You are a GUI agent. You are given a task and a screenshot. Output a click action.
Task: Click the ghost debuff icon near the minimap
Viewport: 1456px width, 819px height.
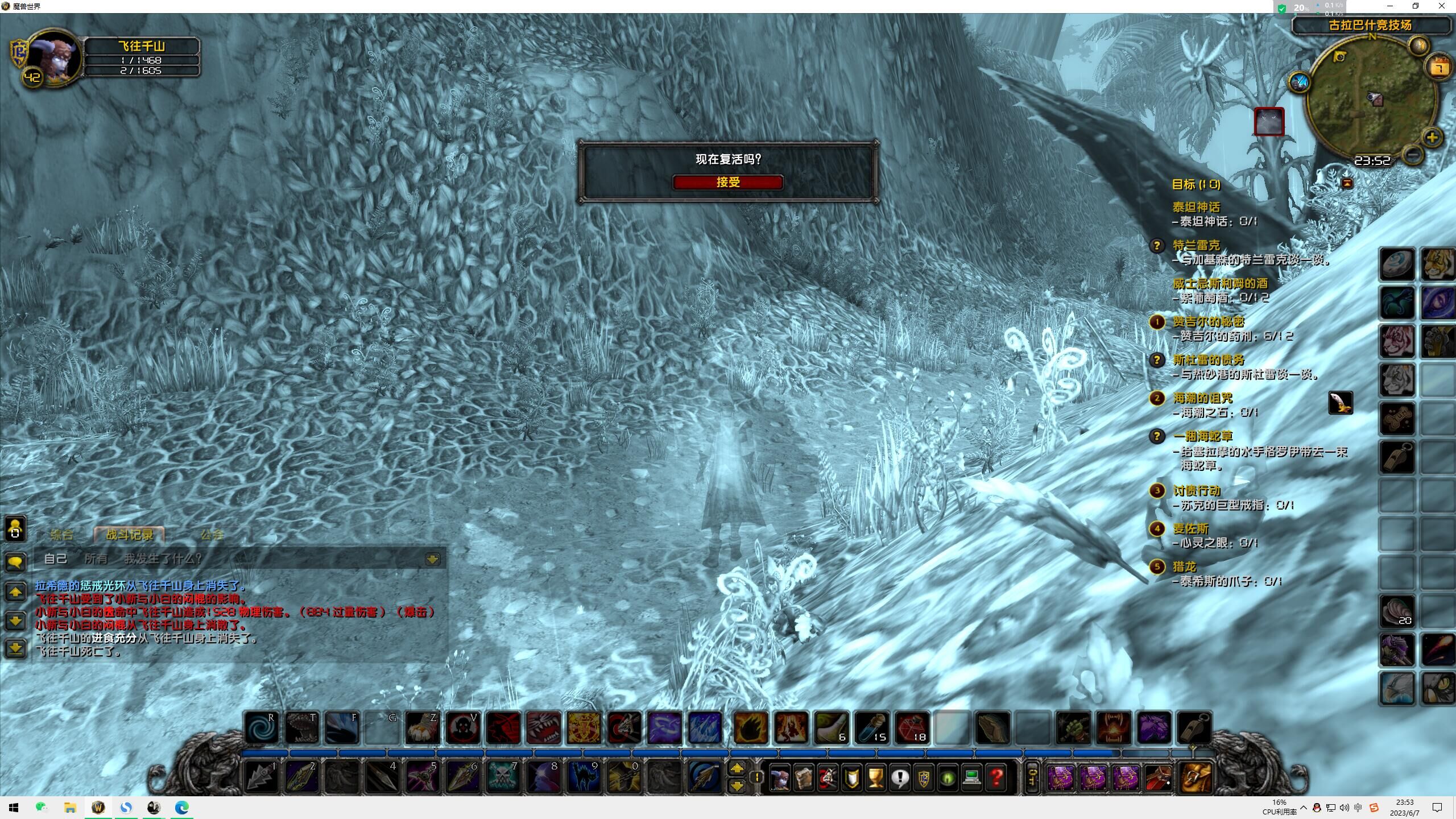click(x=1269, y=121)
